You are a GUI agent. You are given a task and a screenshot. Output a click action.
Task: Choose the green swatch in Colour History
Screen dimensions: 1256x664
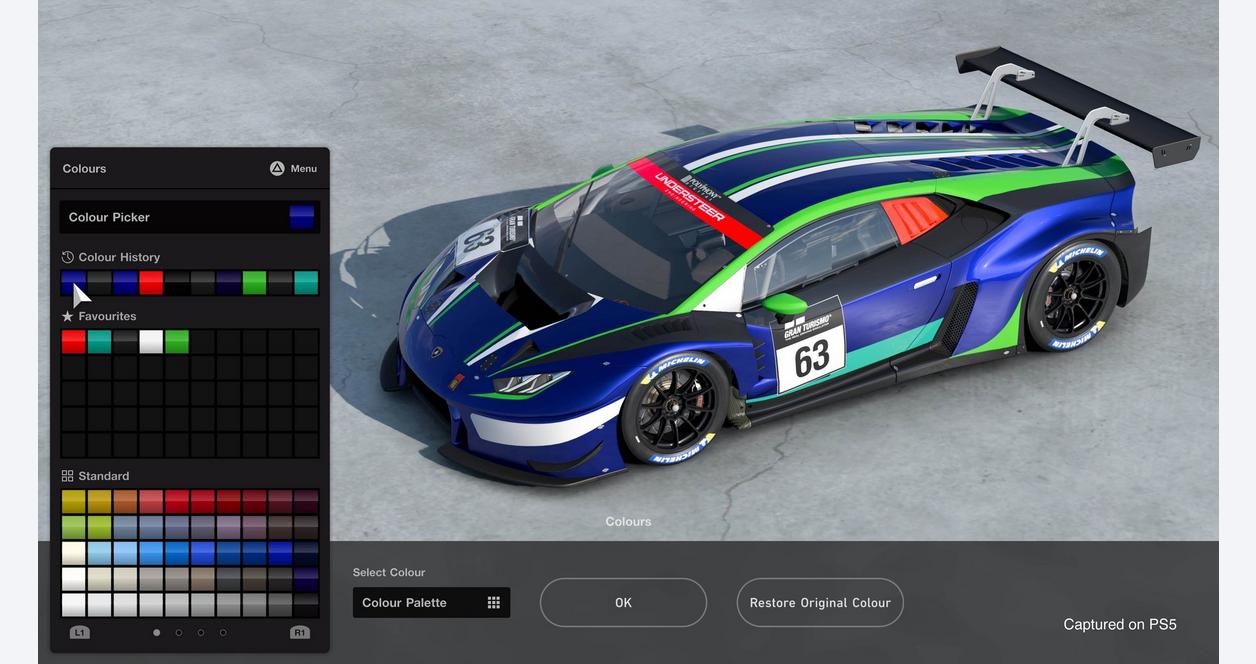coord(254,283)
